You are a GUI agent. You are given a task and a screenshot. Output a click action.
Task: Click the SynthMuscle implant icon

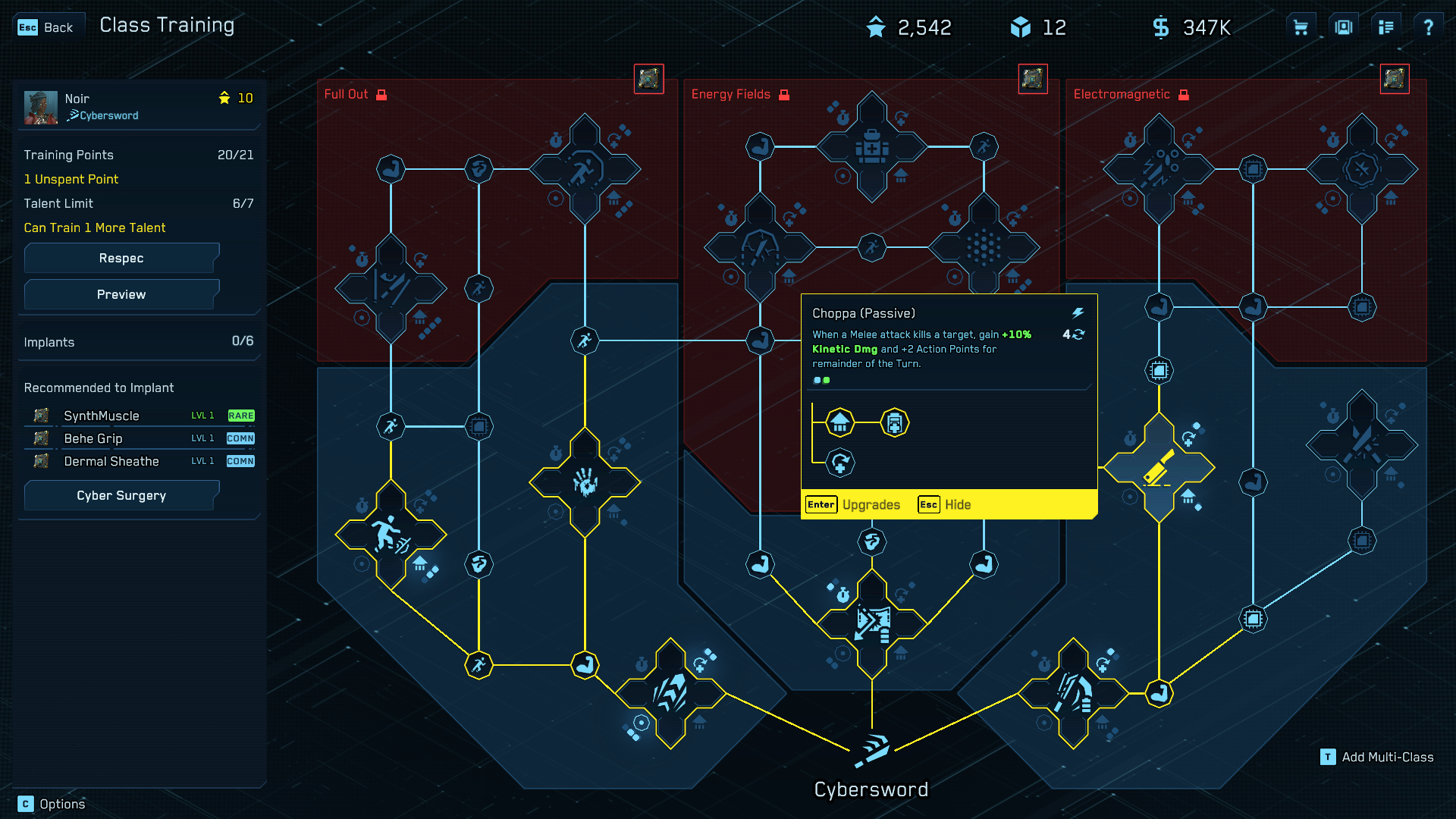tap(40, 416)
